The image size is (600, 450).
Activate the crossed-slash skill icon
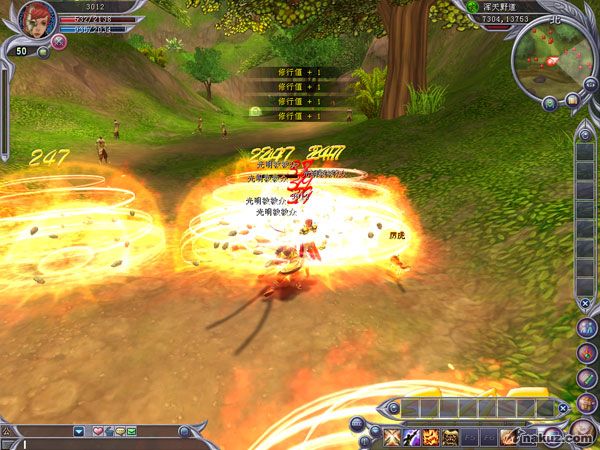(391, 436)
